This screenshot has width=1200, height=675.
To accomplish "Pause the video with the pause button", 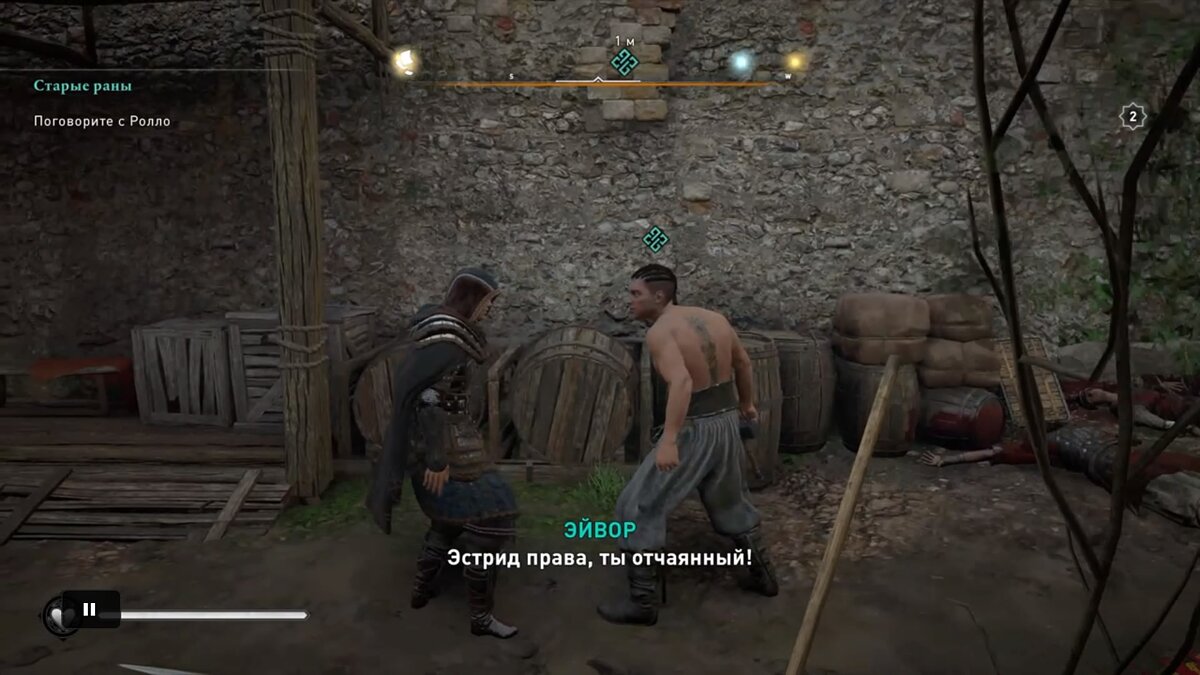I will (90, 609).
